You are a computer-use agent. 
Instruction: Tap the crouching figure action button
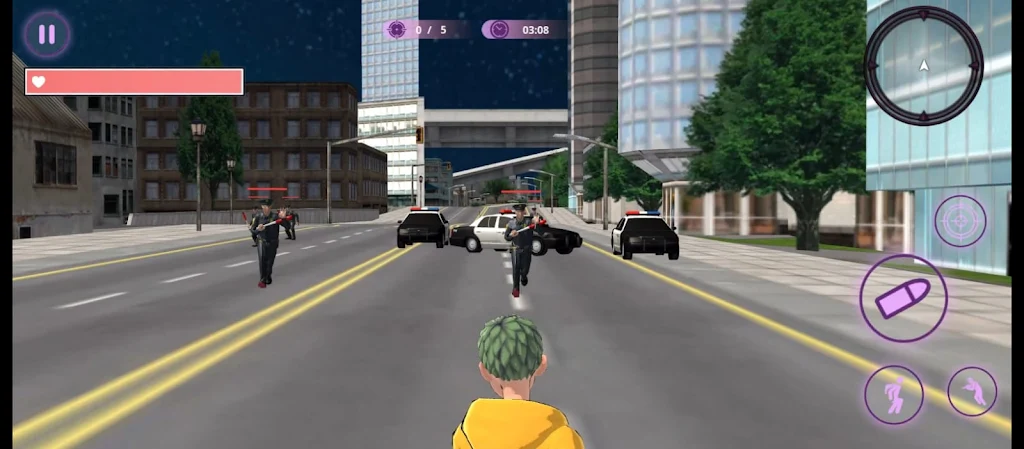click(x=972, y=391)
